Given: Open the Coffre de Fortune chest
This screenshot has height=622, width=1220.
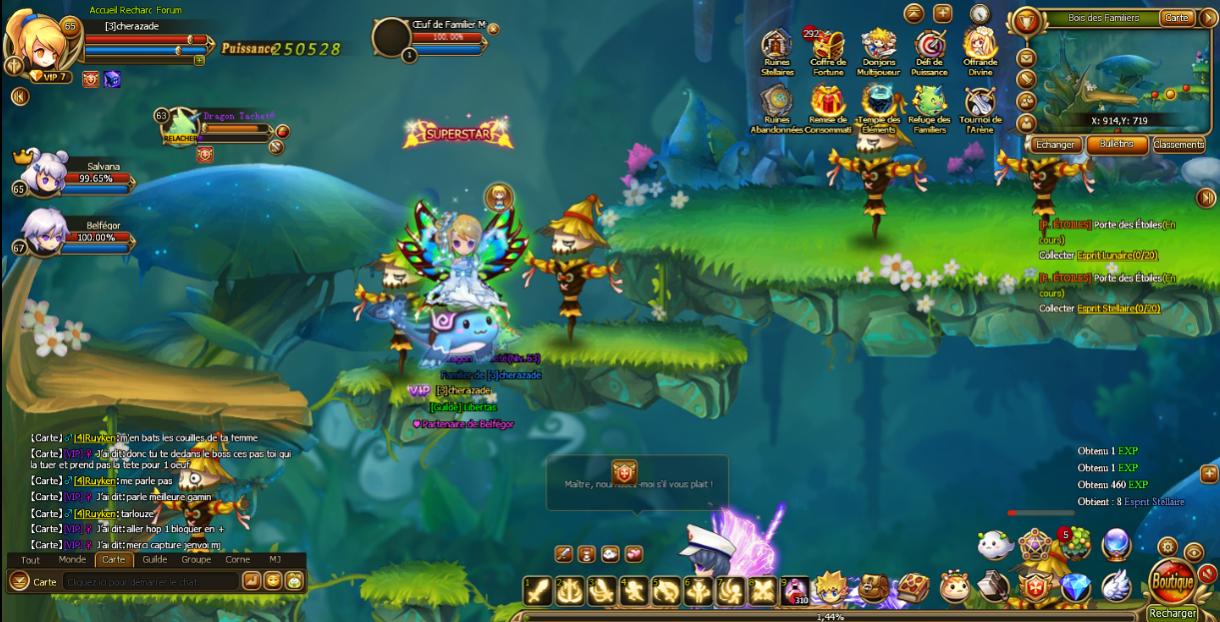Looking at the screenshot, I should (x=828, y=46).
